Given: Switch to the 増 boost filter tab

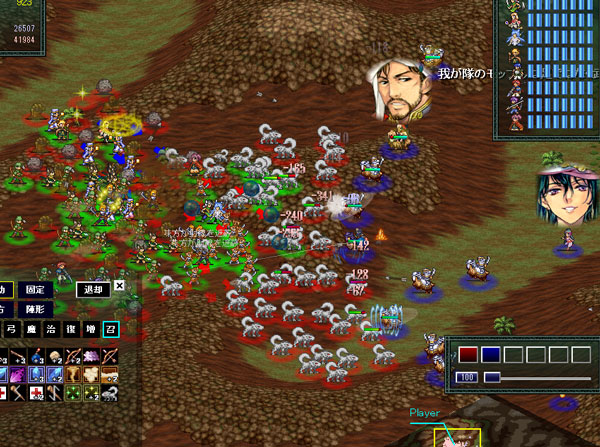Looking at the screenshot, I should click(88, 327).
